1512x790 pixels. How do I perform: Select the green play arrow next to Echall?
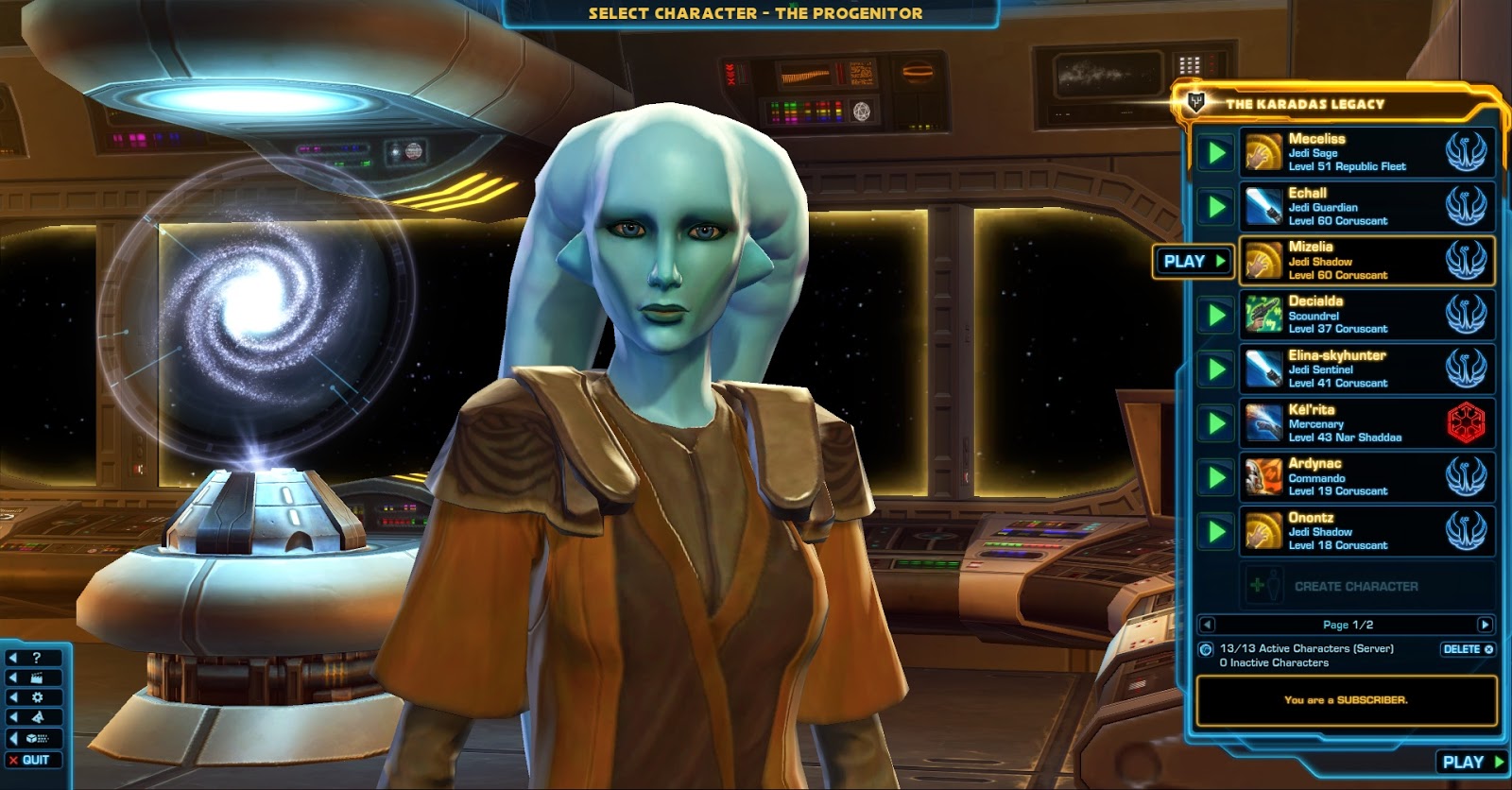(1215, 206)
